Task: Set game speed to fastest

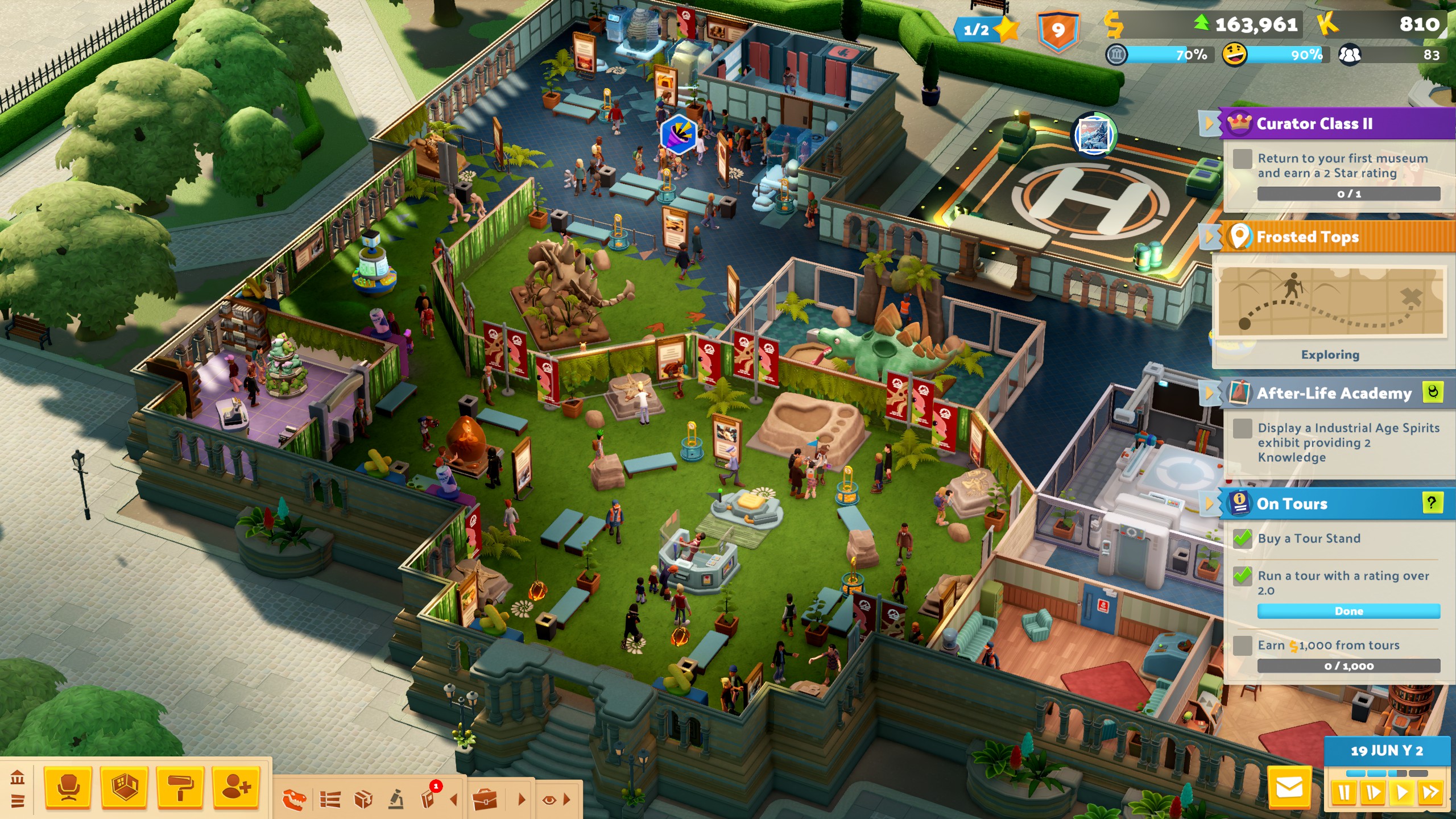Action: pyautogui.click(x=1430, y=793)
